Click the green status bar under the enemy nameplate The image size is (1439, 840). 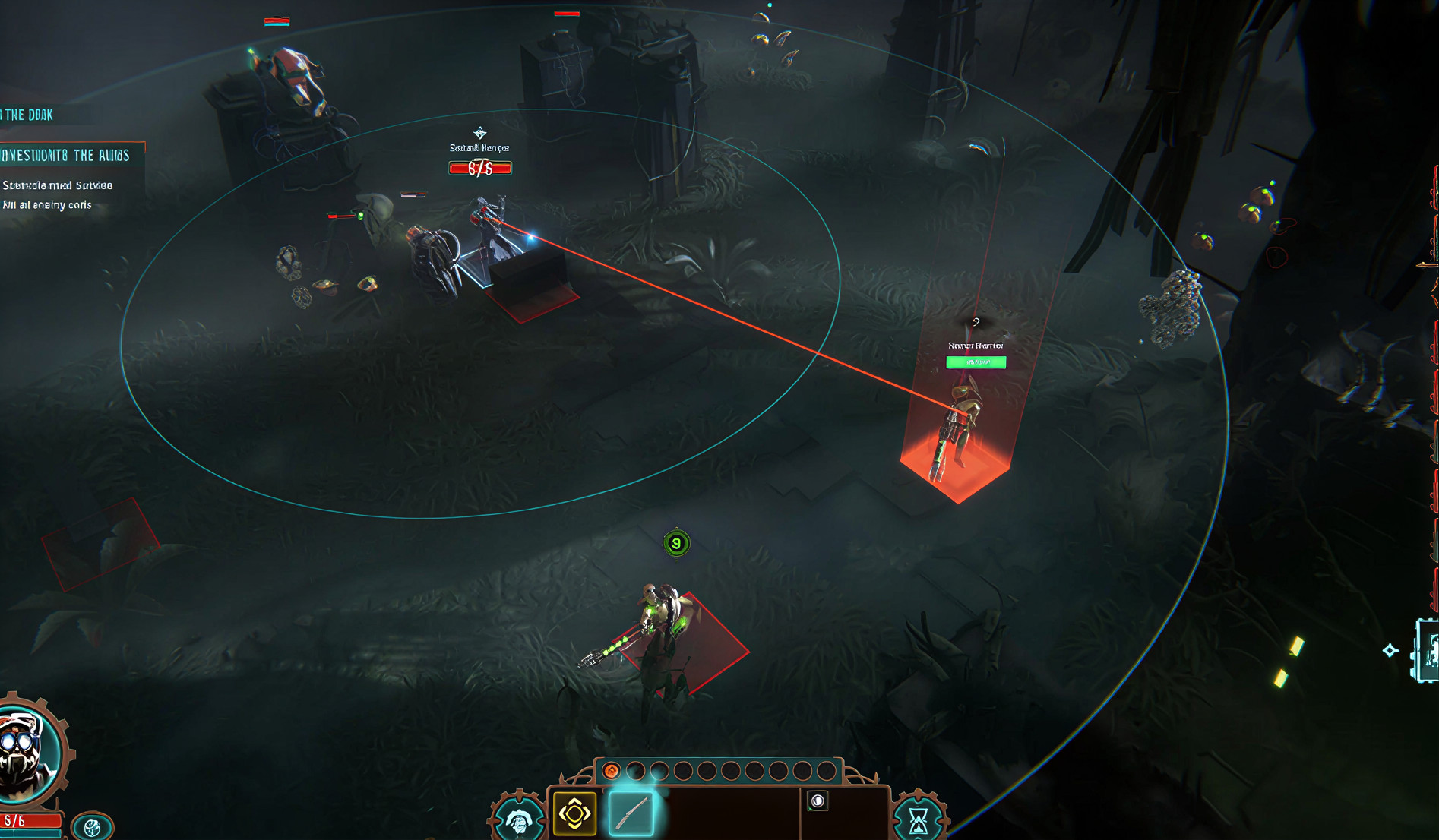(x=976, y=362)
